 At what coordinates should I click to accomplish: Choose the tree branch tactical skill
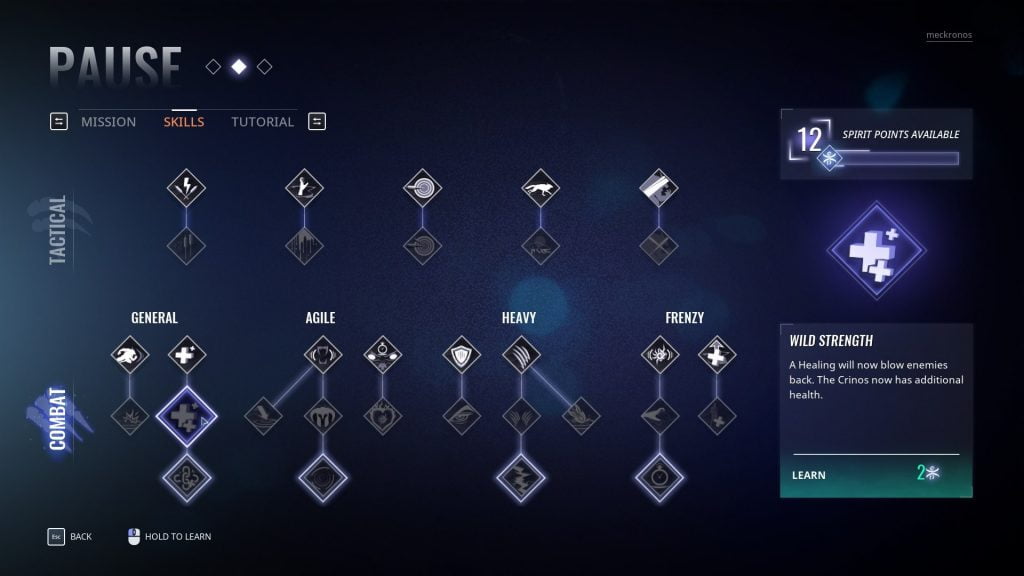(x=304, y=187)
